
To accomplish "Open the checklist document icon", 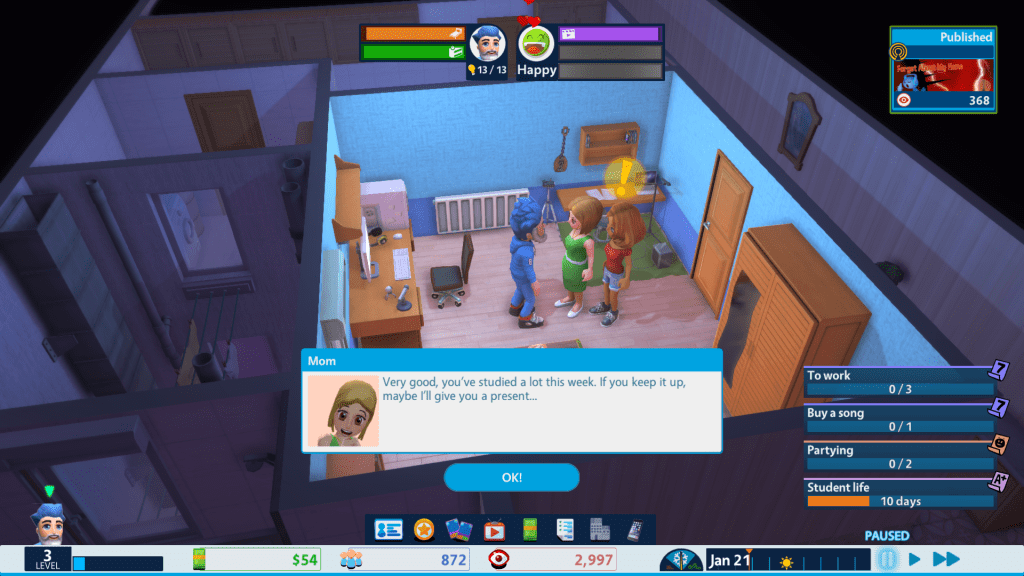I will (564, 529).
